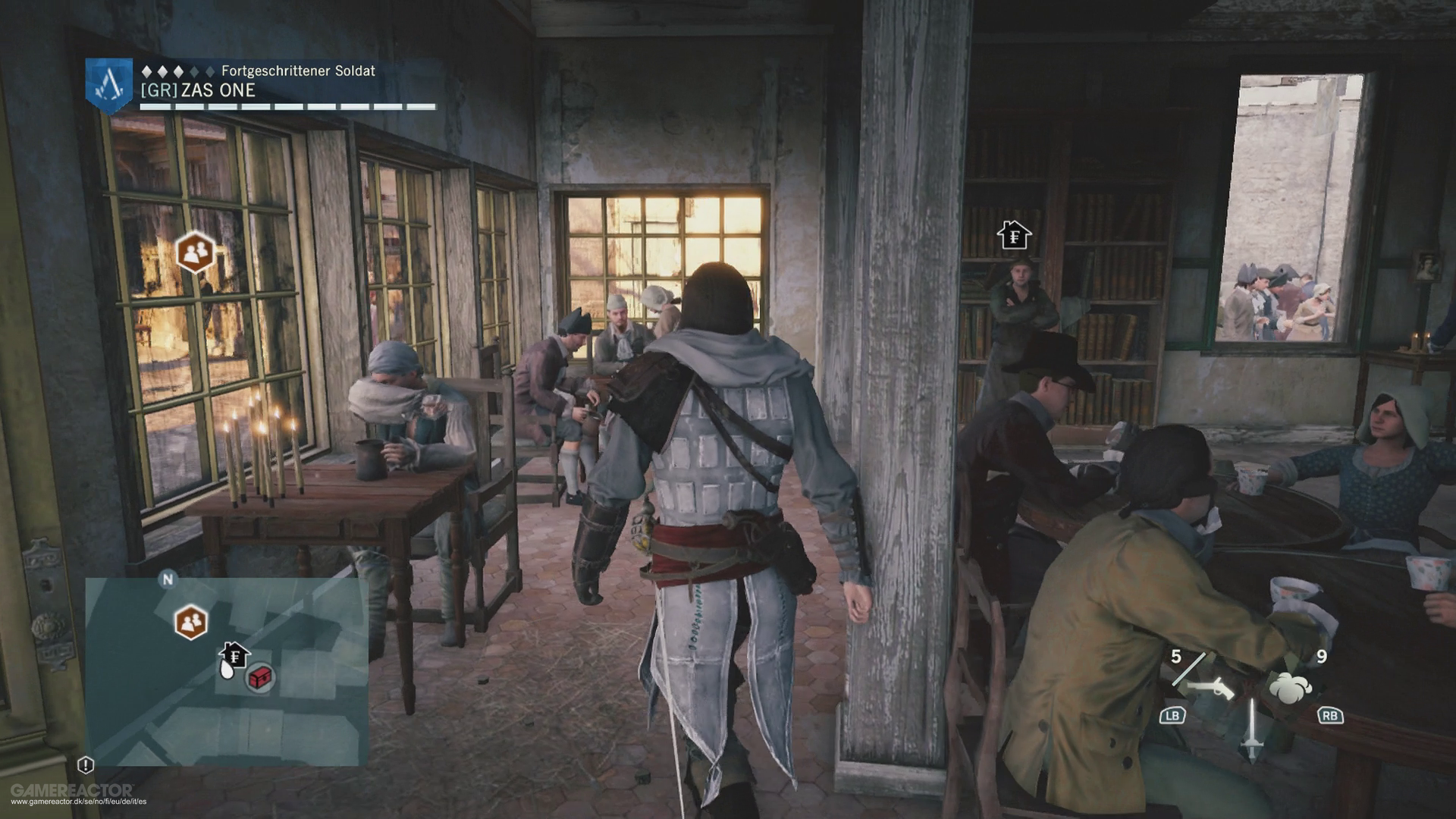Click the health bar under ZAS ONE

(288, 105)
